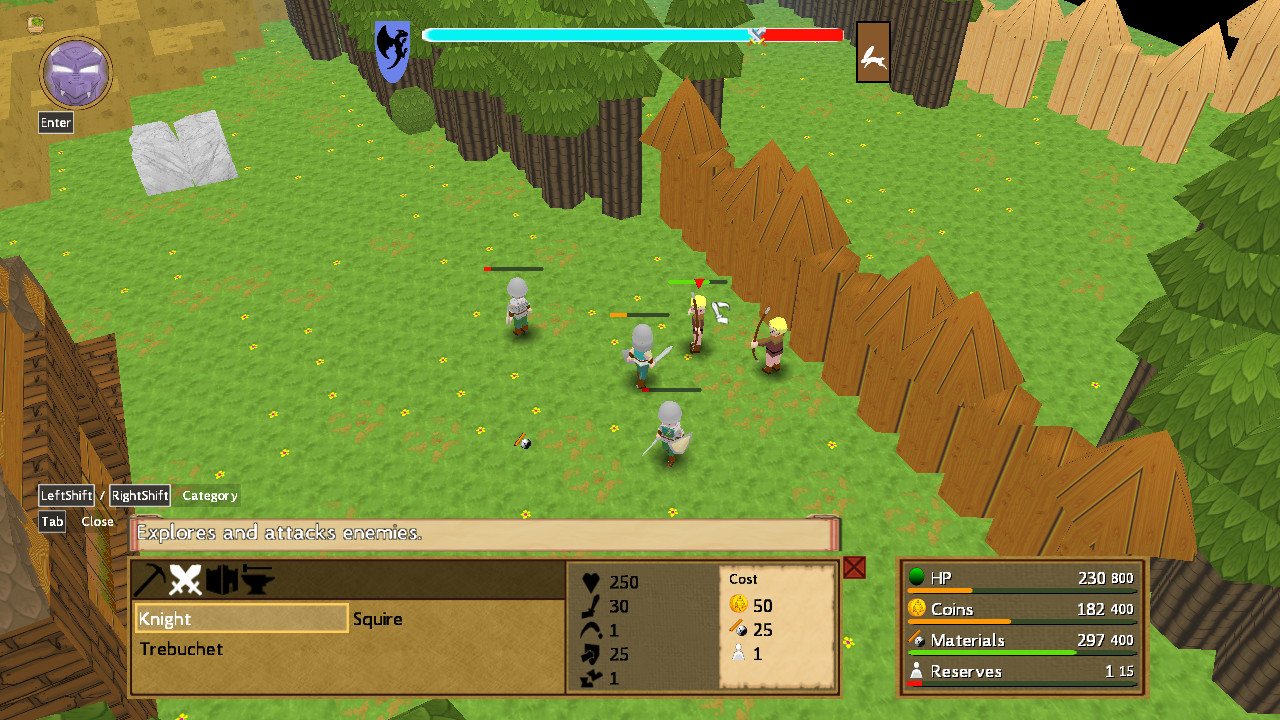This screenshot has height=720, width=1280.
Task: Open the buildings category icon
Action: (220, 577)
